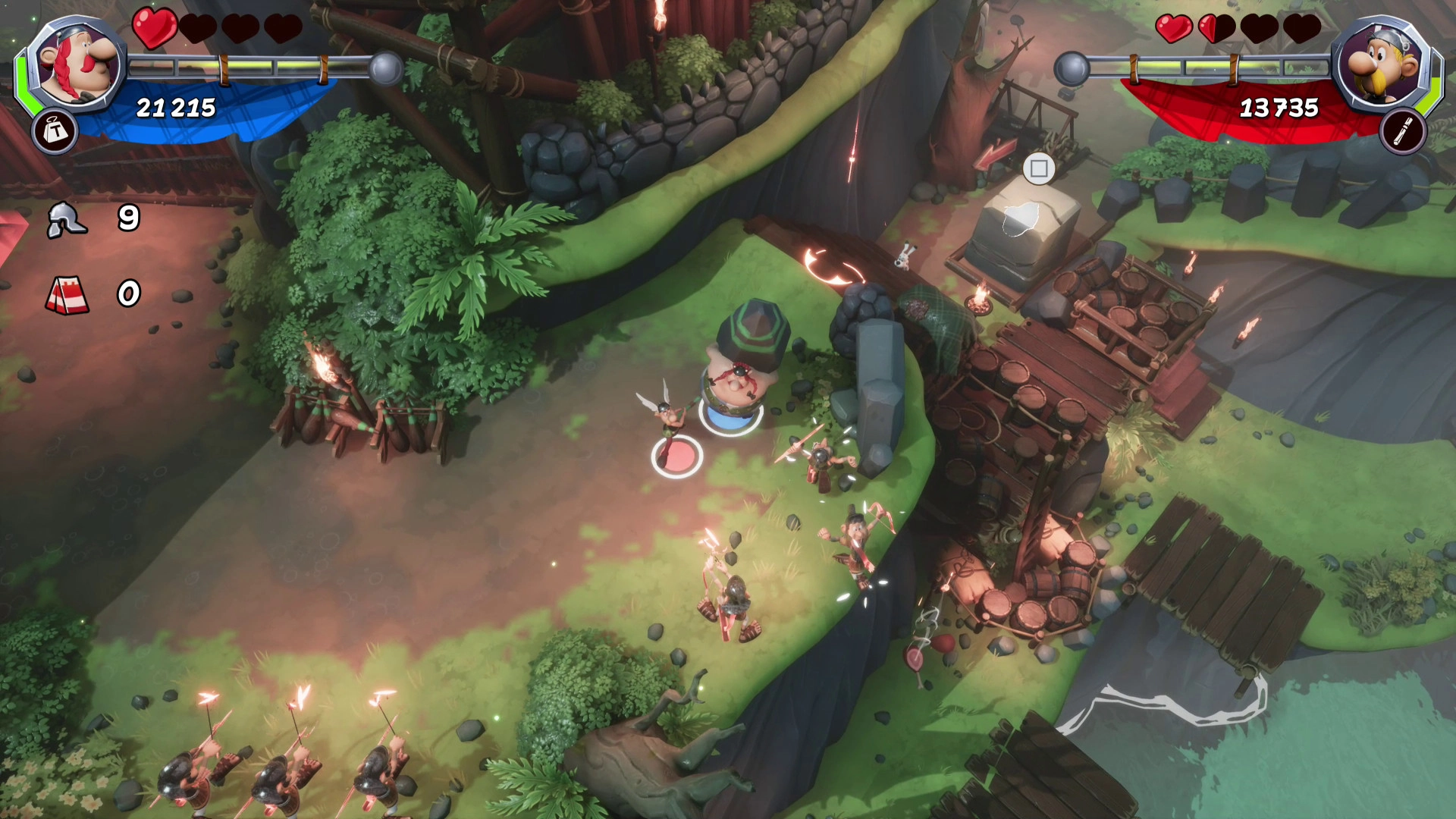The height and width of the screenshot is (819, 1456).
Task: Activate the magic potion flask icon
Action: coord(1403,132)
